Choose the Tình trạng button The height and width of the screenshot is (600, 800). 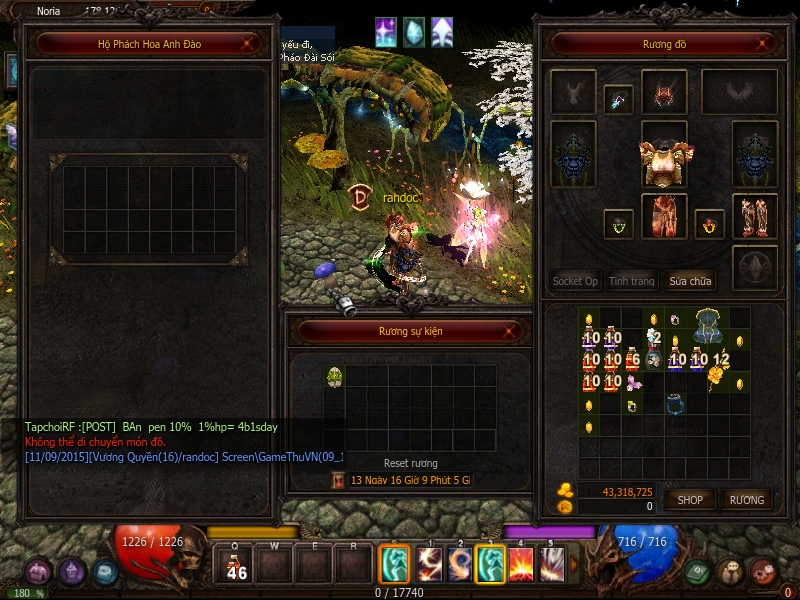click(632, 281)
